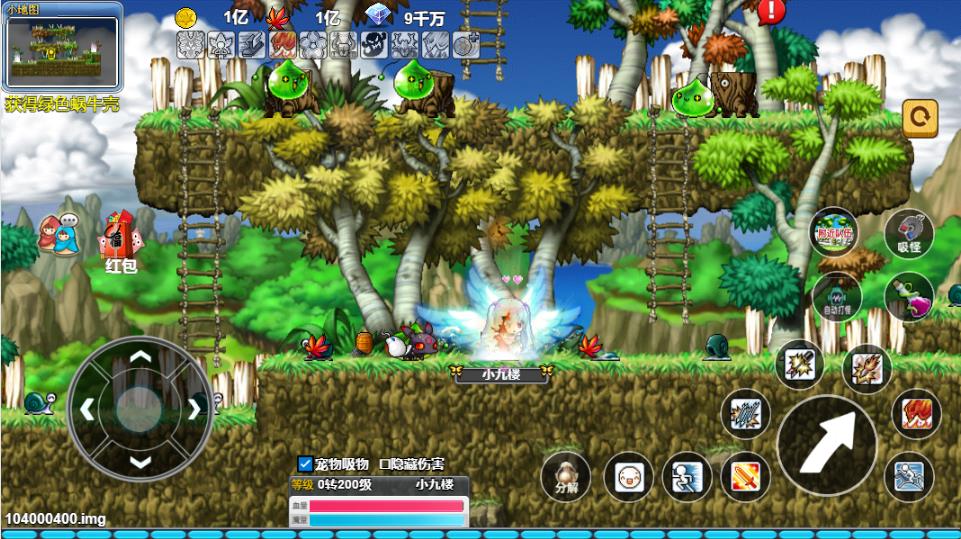Open the two-character friends icon above 红包
The width and height of the screenshot is (961, 539).
[59, 235]
